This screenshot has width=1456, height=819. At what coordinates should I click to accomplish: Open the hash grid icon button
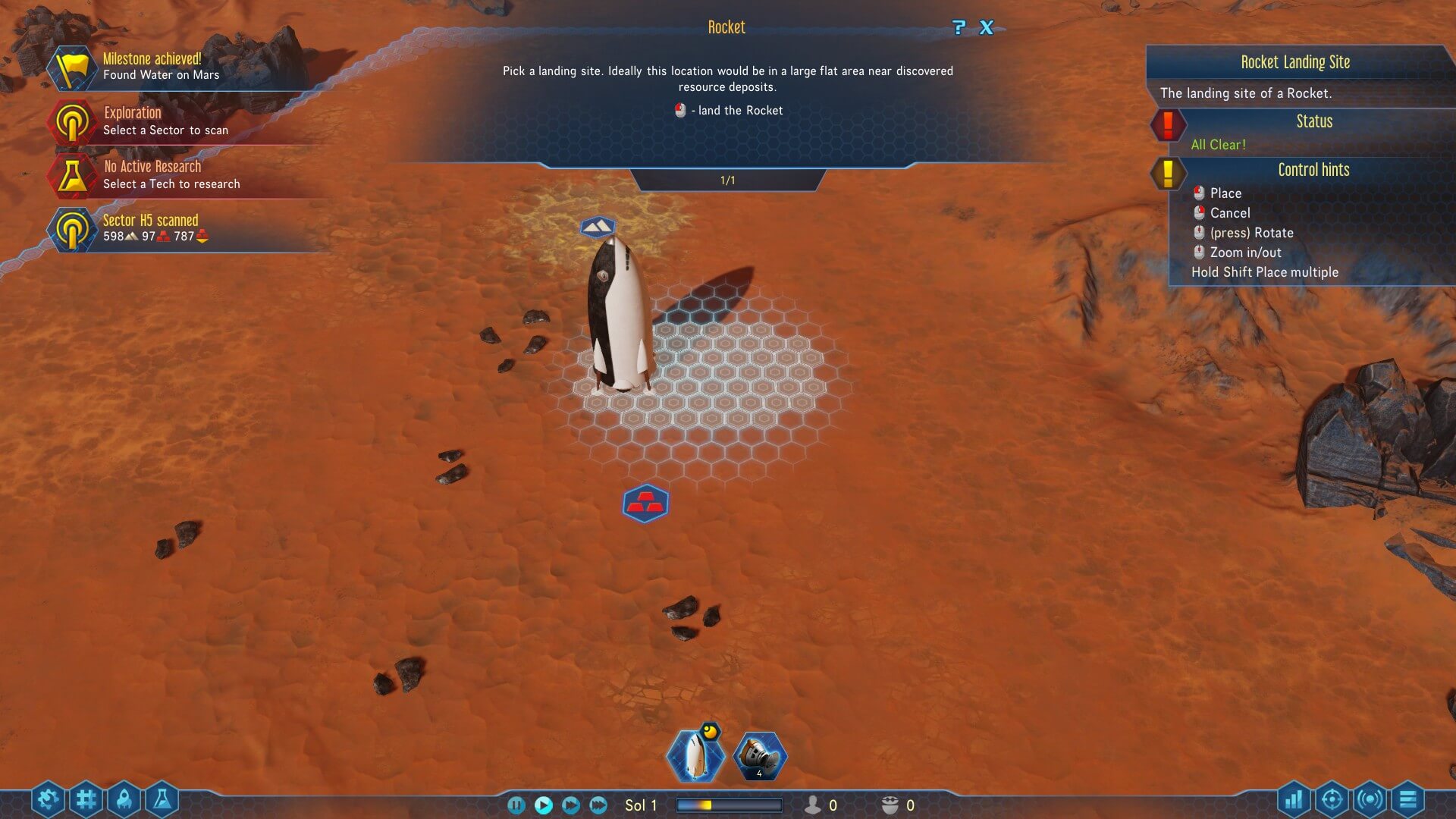pyautogui.click(x=86, y=799)
